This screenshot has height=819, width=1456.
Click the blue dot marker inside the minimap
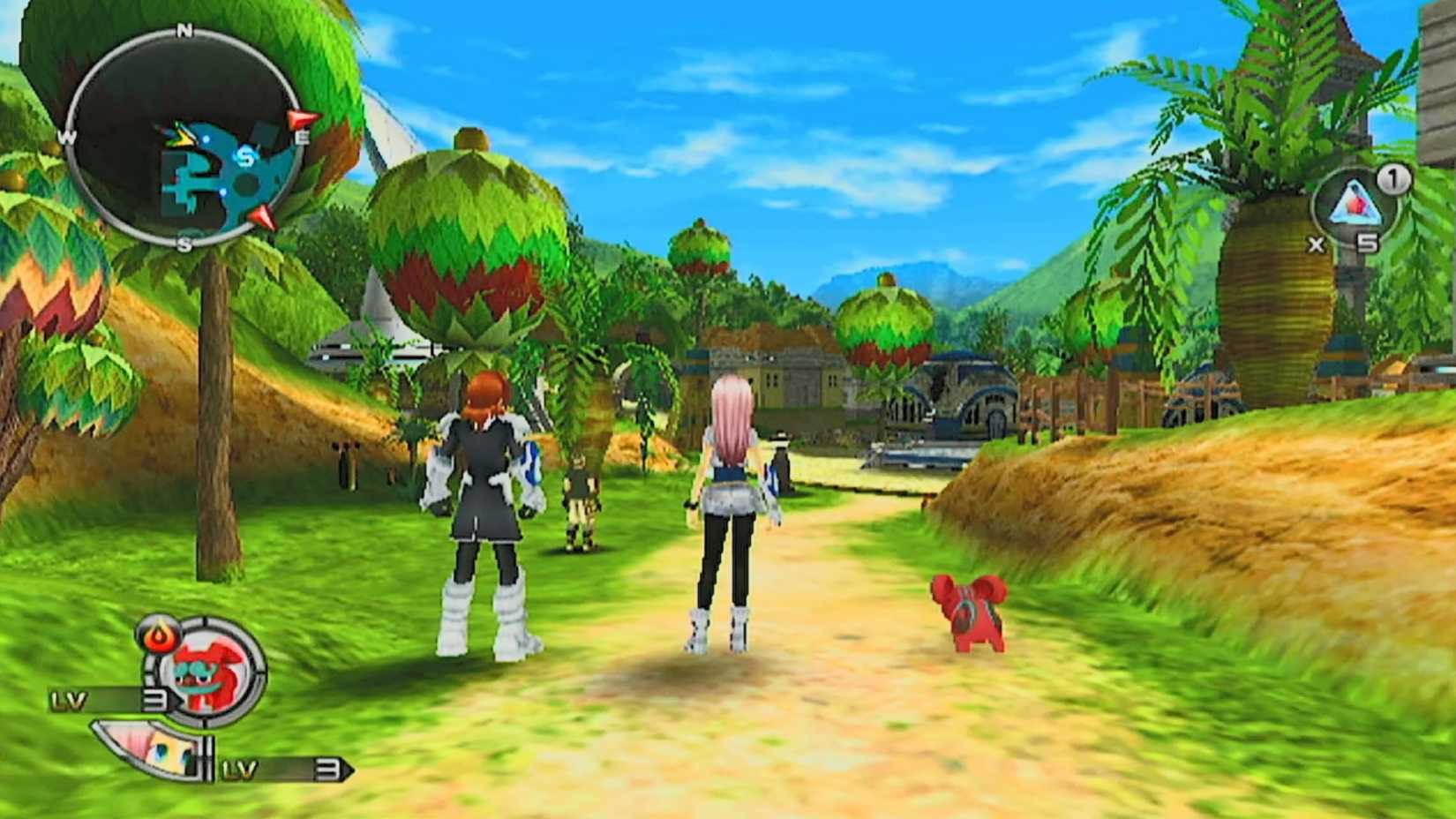(x=206, y=139)
